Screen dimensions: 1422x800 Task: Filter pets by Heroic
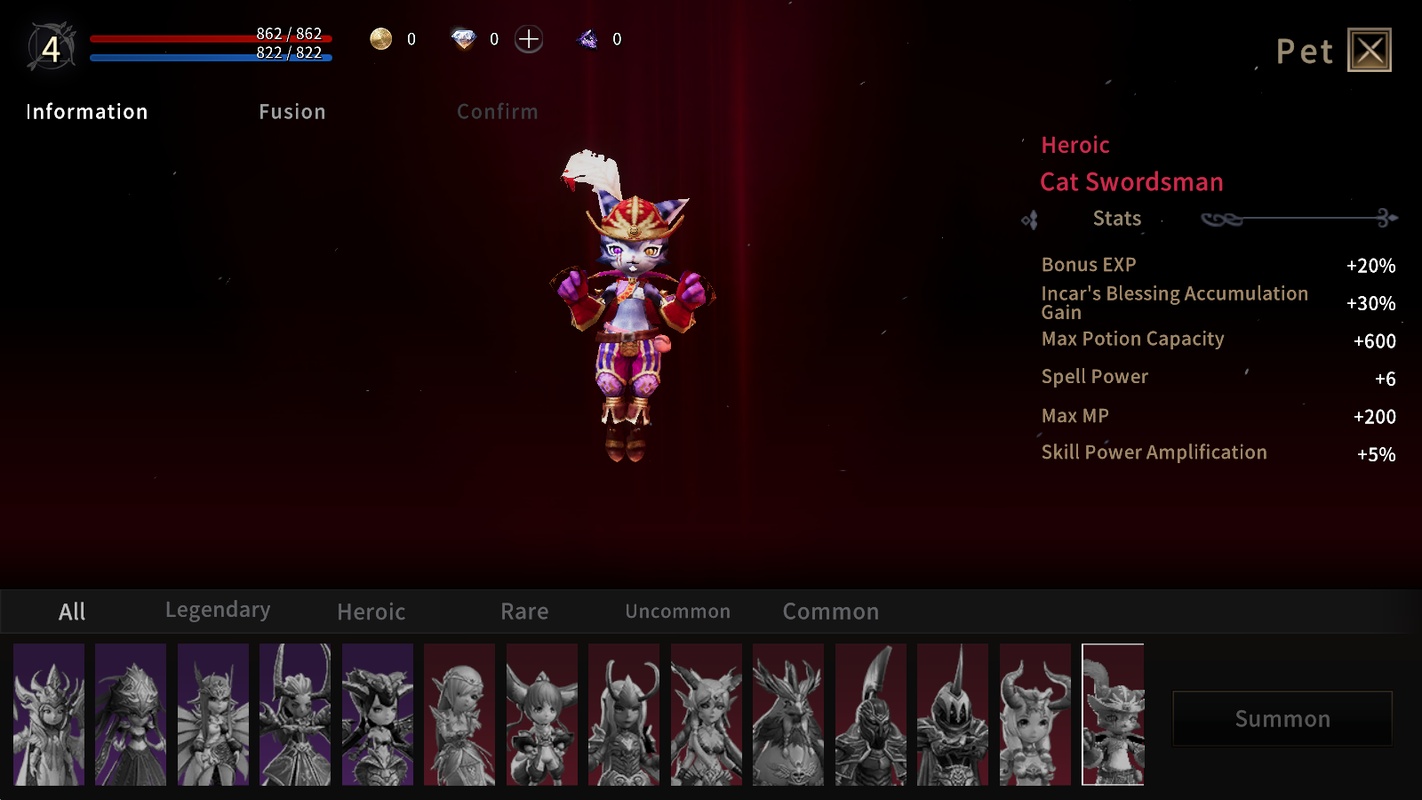click(x=371, y=612)
